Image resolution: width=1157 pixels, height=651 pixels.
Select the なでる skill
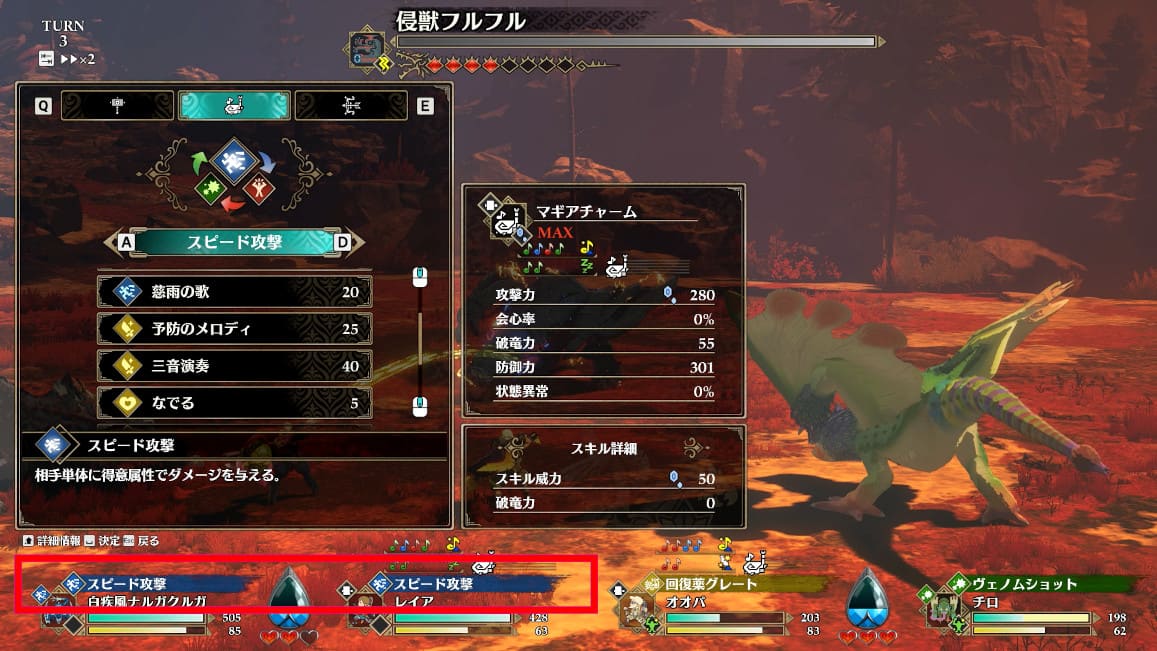click(x=234, y=403)
